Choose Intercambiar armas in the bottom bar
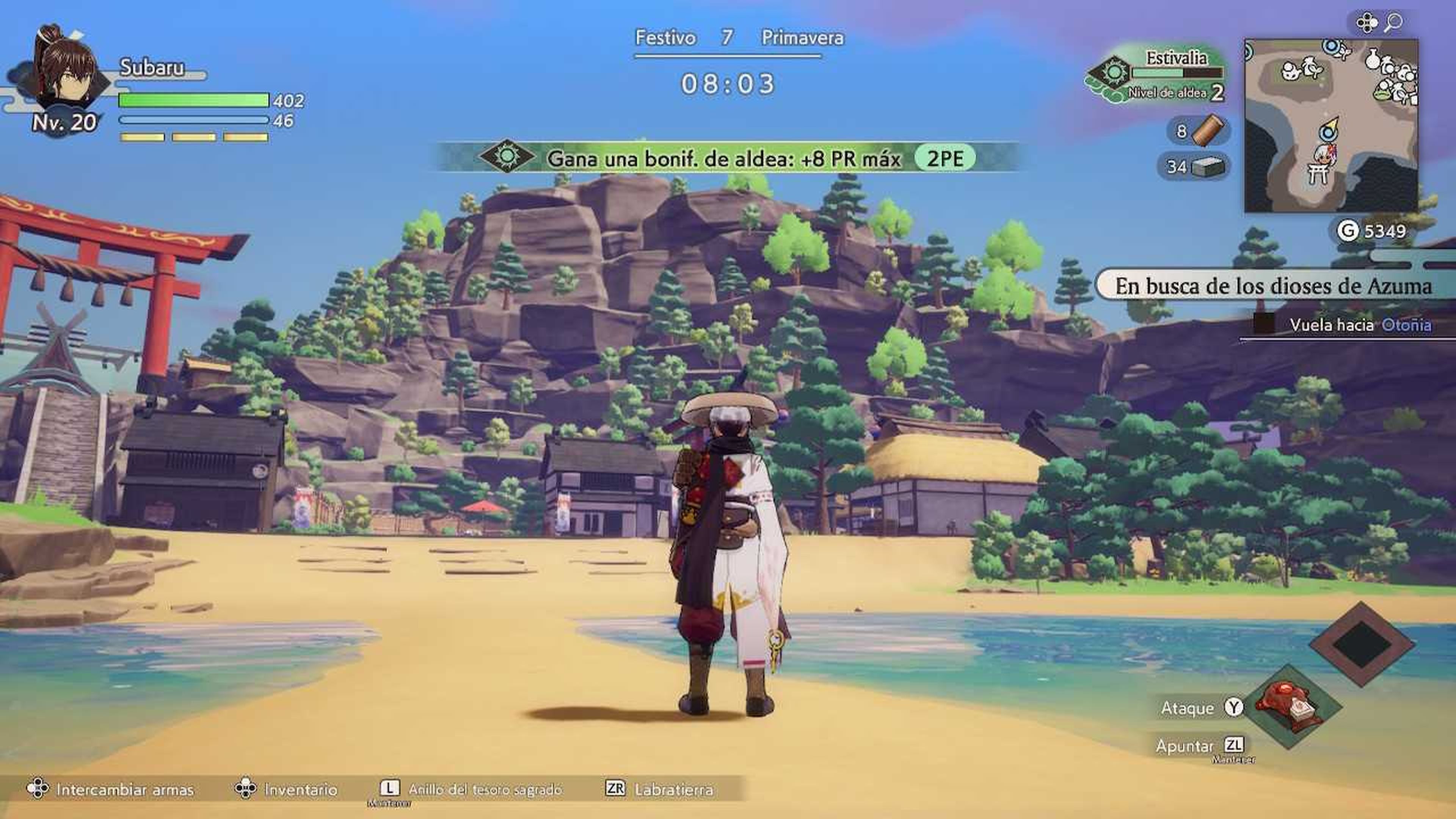Image resolution: width=1456 pixels, height=819 pixels. [124, 789]
